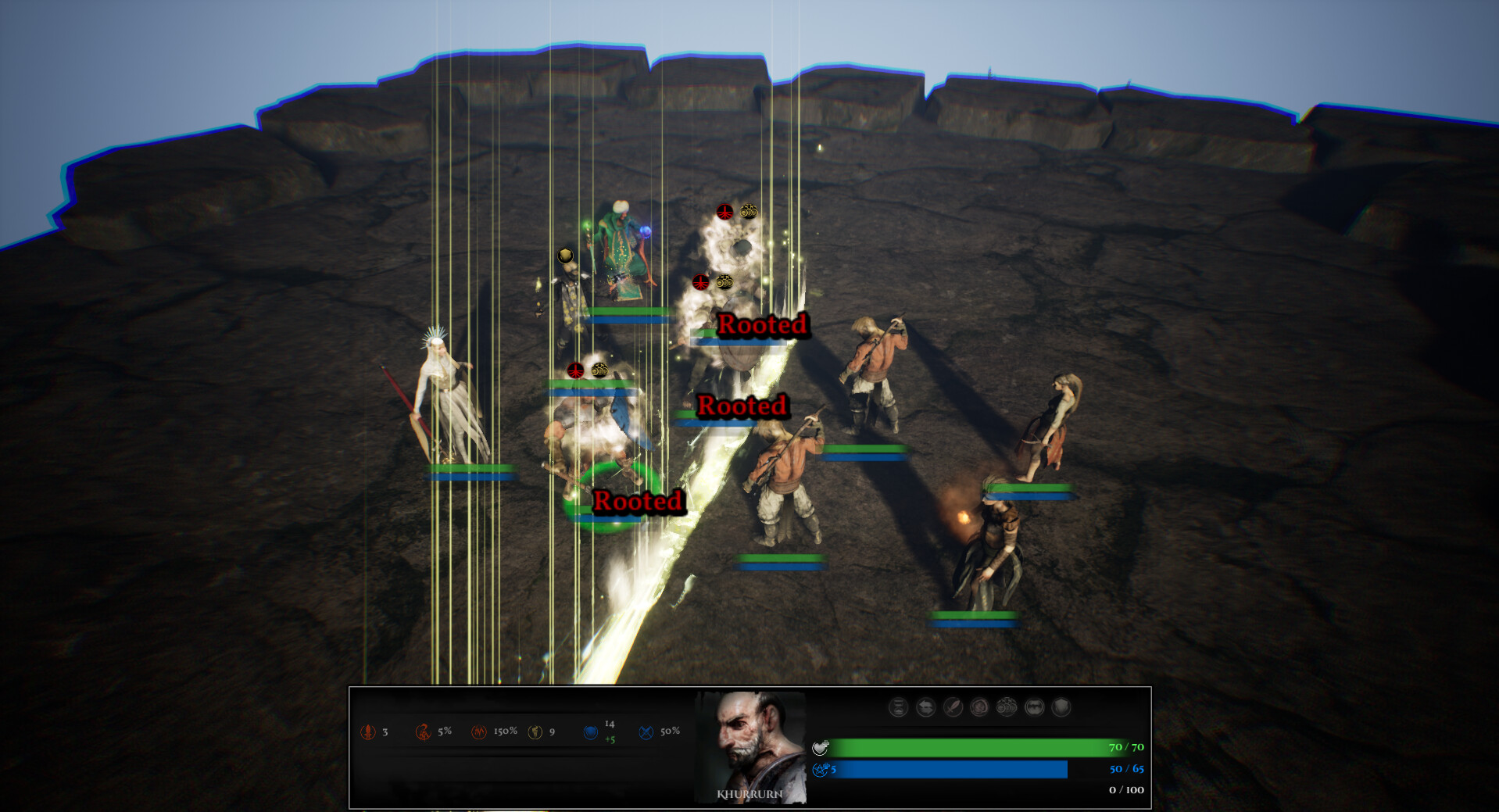This screenshot has height=812, width=1499.
Task: Click the blue orb icon showing 14
Action: (591, 732)
